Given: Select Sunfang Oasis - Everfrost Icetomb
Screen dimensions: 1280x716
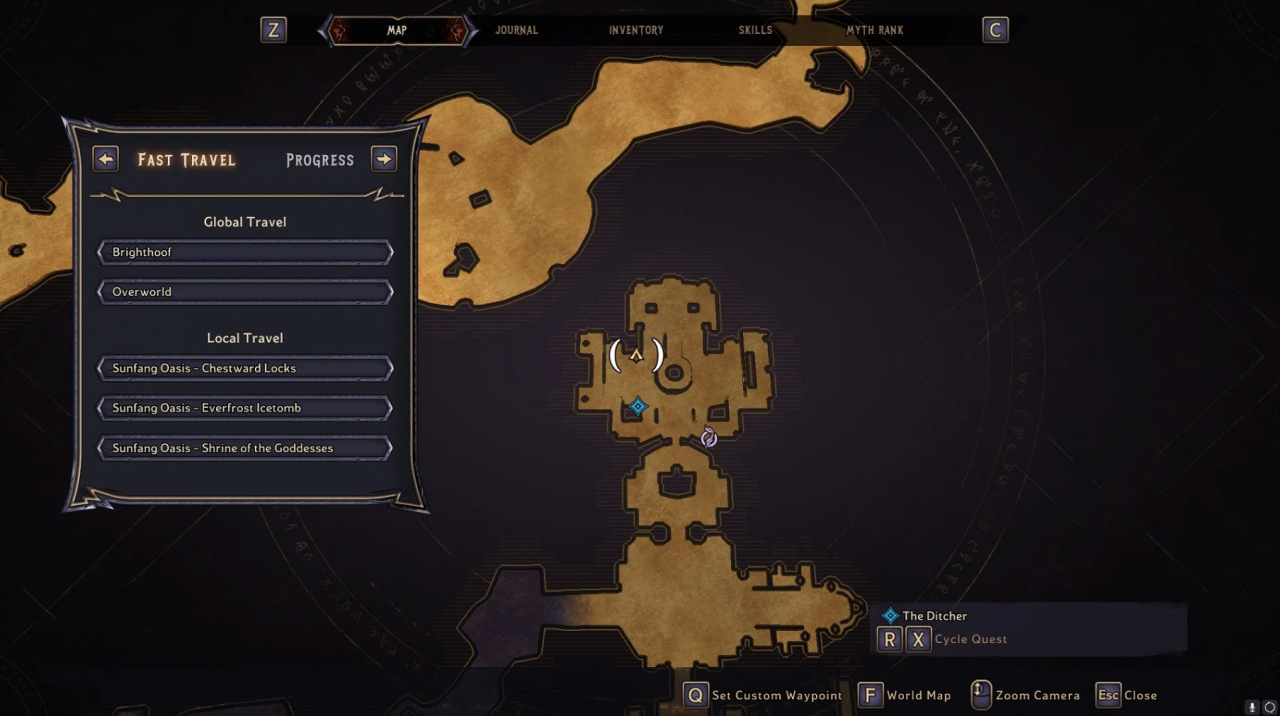Looking at the screenshot, I should pos(245,408).
